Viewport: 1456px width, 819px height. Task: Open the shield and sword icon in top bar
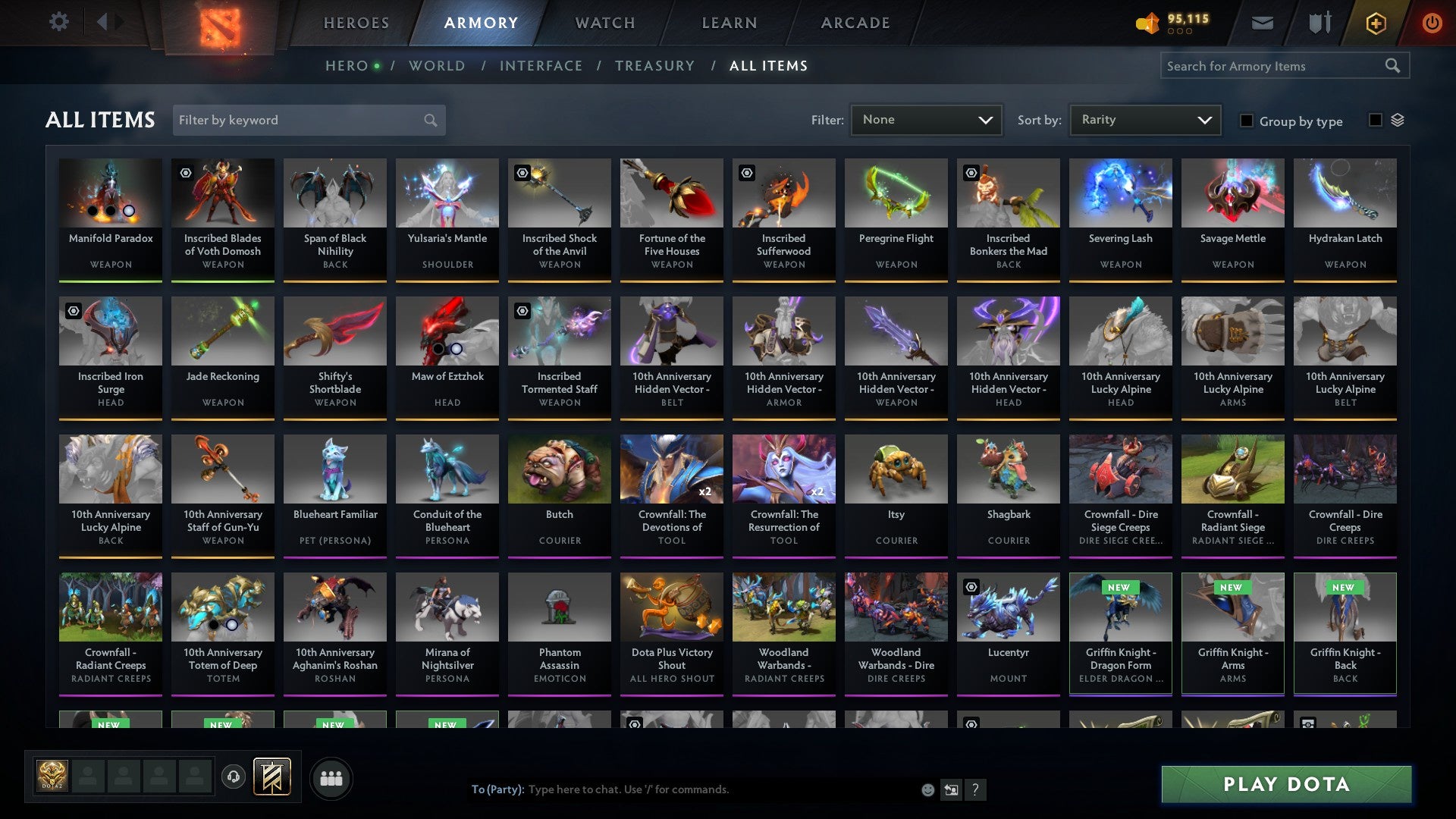1319,22
